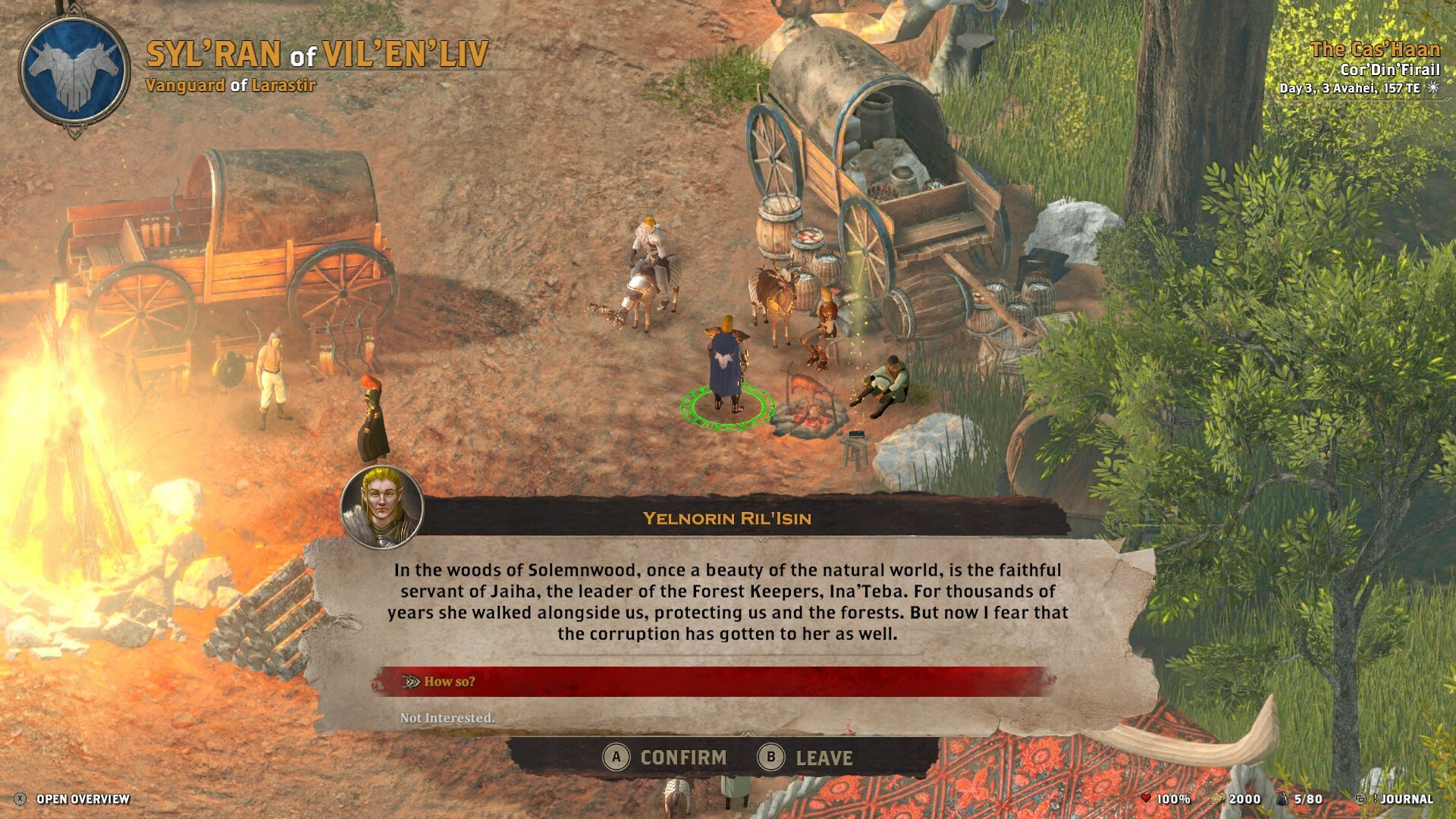Toggle the chevron marker on the active dialogue choice
This screenshot has width=1456, height=819.
pos(410,682)
